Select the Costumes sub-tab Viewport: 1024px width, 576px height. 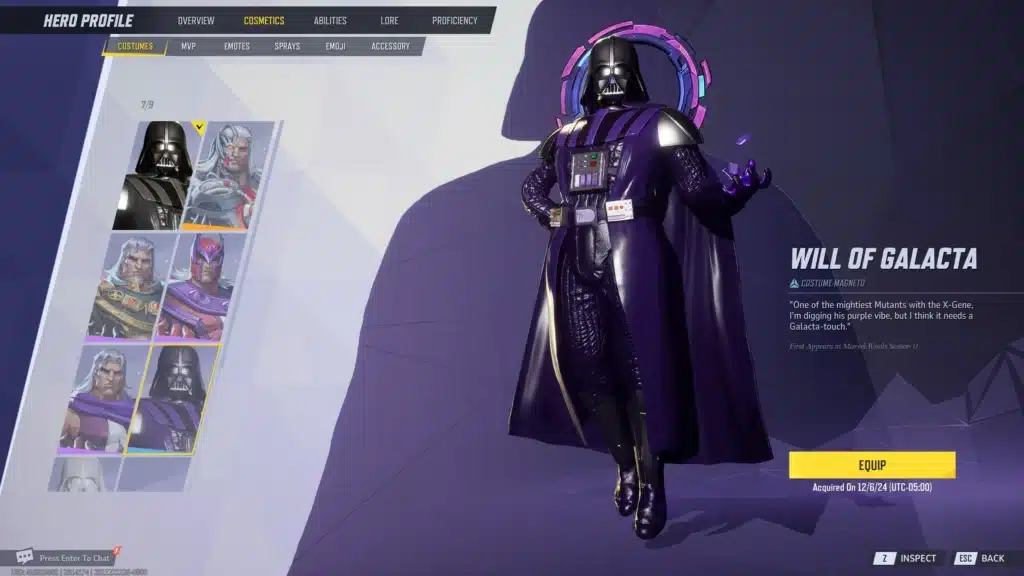point(135,46)
